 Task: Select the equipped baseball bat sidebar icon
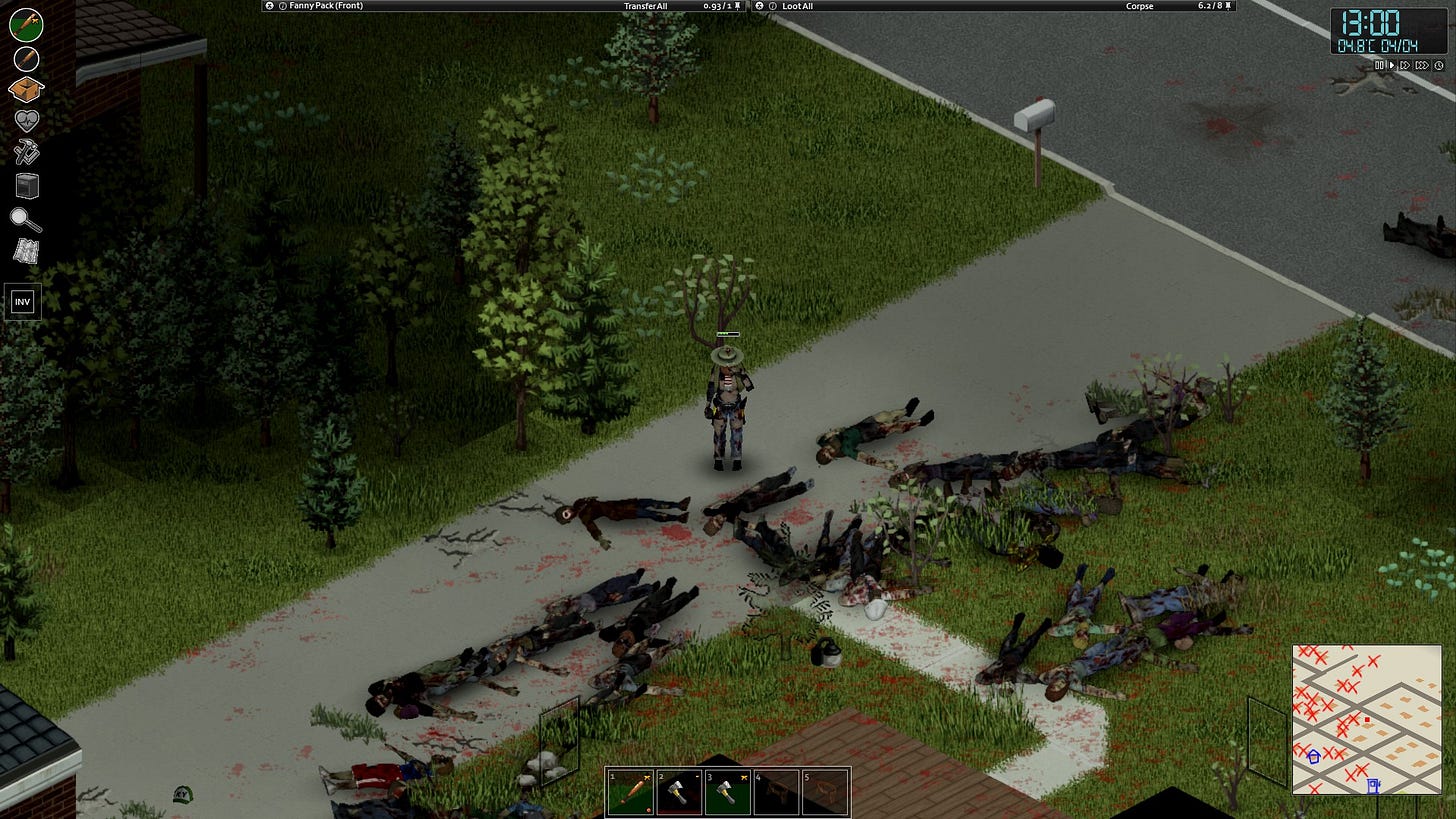24,23
